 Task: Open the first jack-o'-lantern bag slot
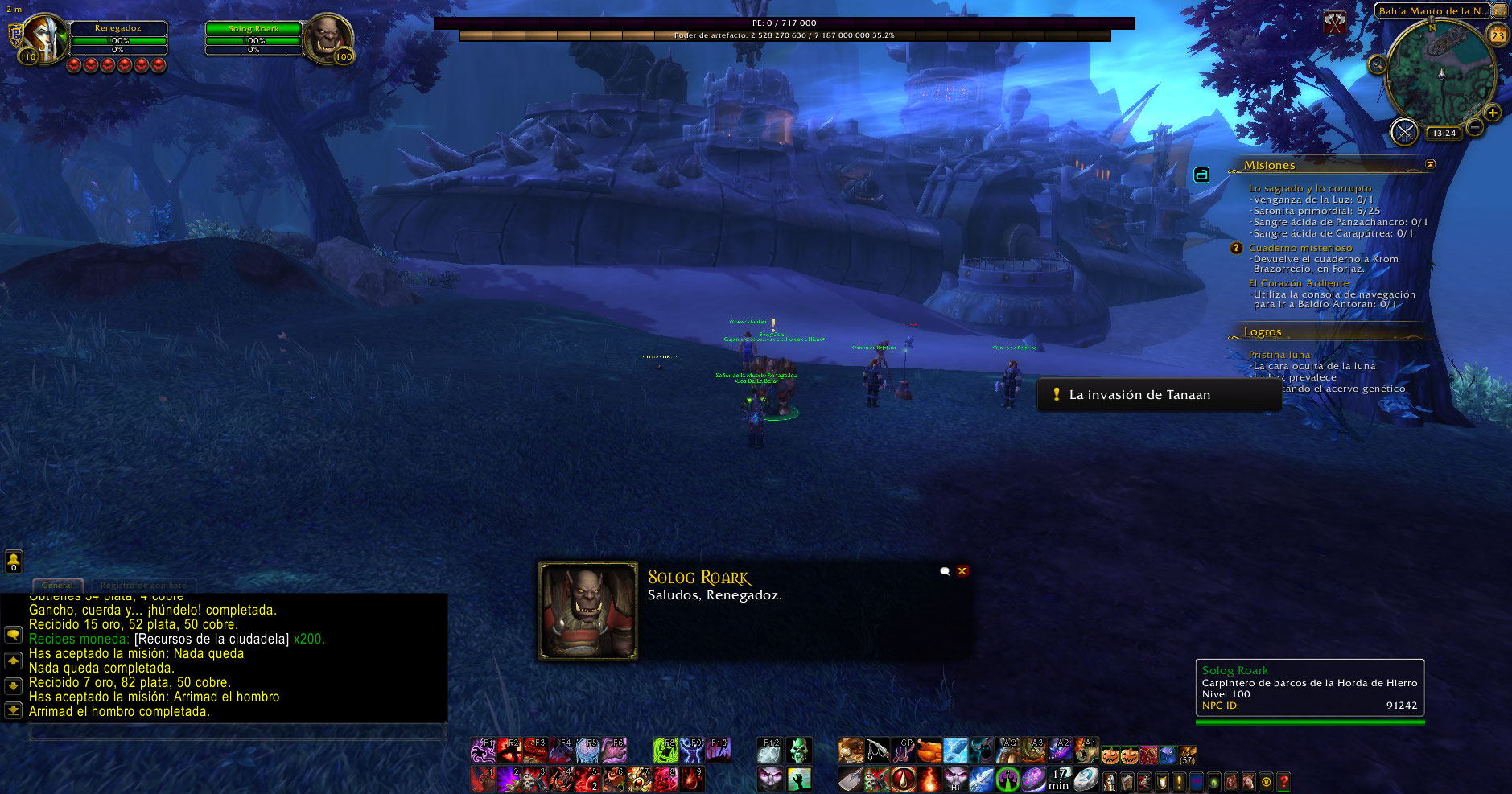coord(1110,755)
